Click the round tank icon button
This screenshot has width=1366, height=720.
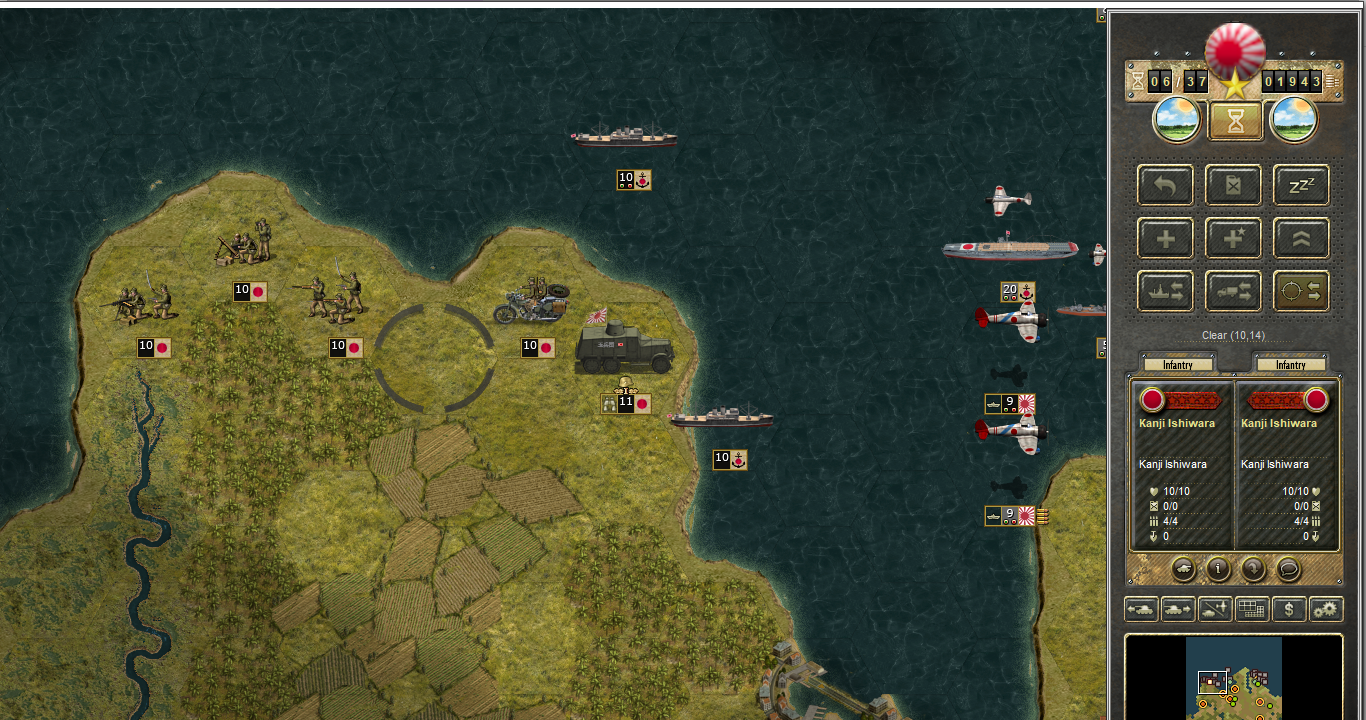pos(1183,569)
